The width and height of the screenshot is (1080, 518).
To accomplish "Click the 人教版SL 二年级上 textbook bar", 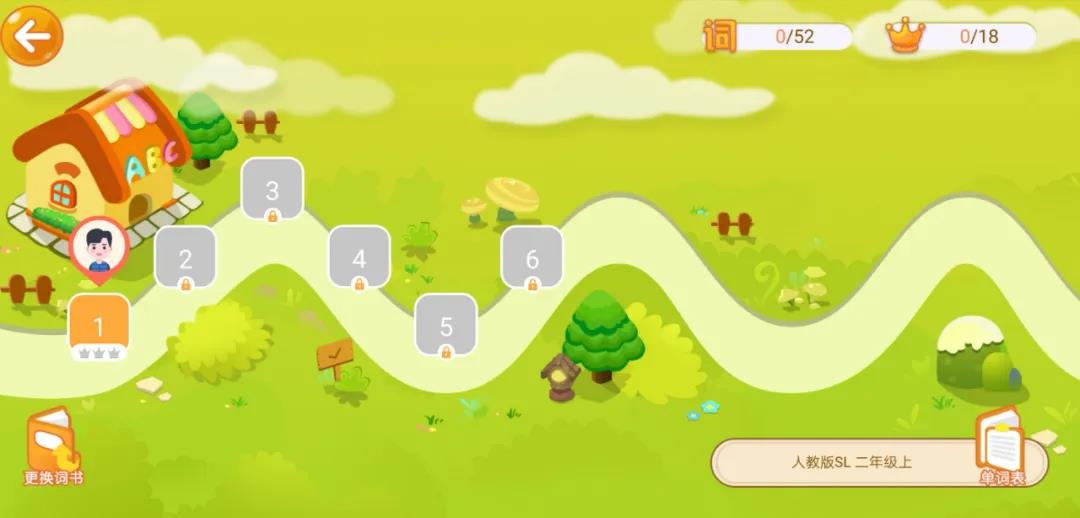I will click(x=850, y=462).
